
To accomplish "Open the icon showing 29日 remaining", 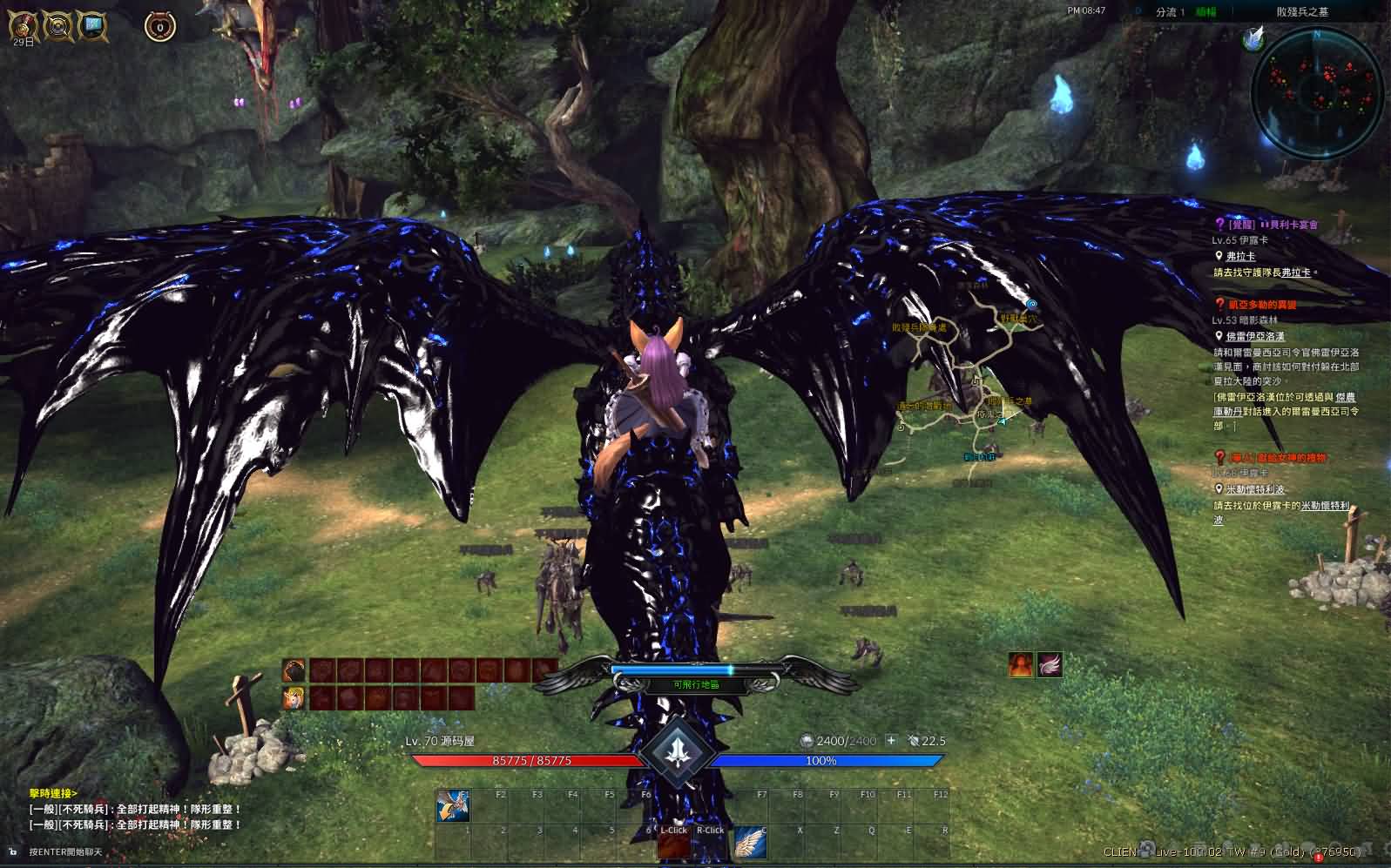I will tap(24, 25).
